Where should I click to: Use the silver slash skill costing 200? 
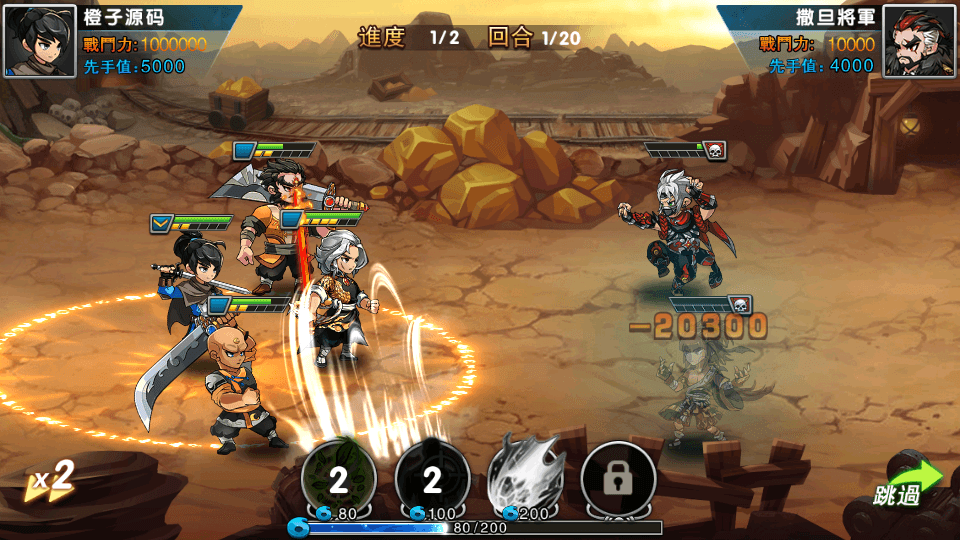(x=526, y=478)
